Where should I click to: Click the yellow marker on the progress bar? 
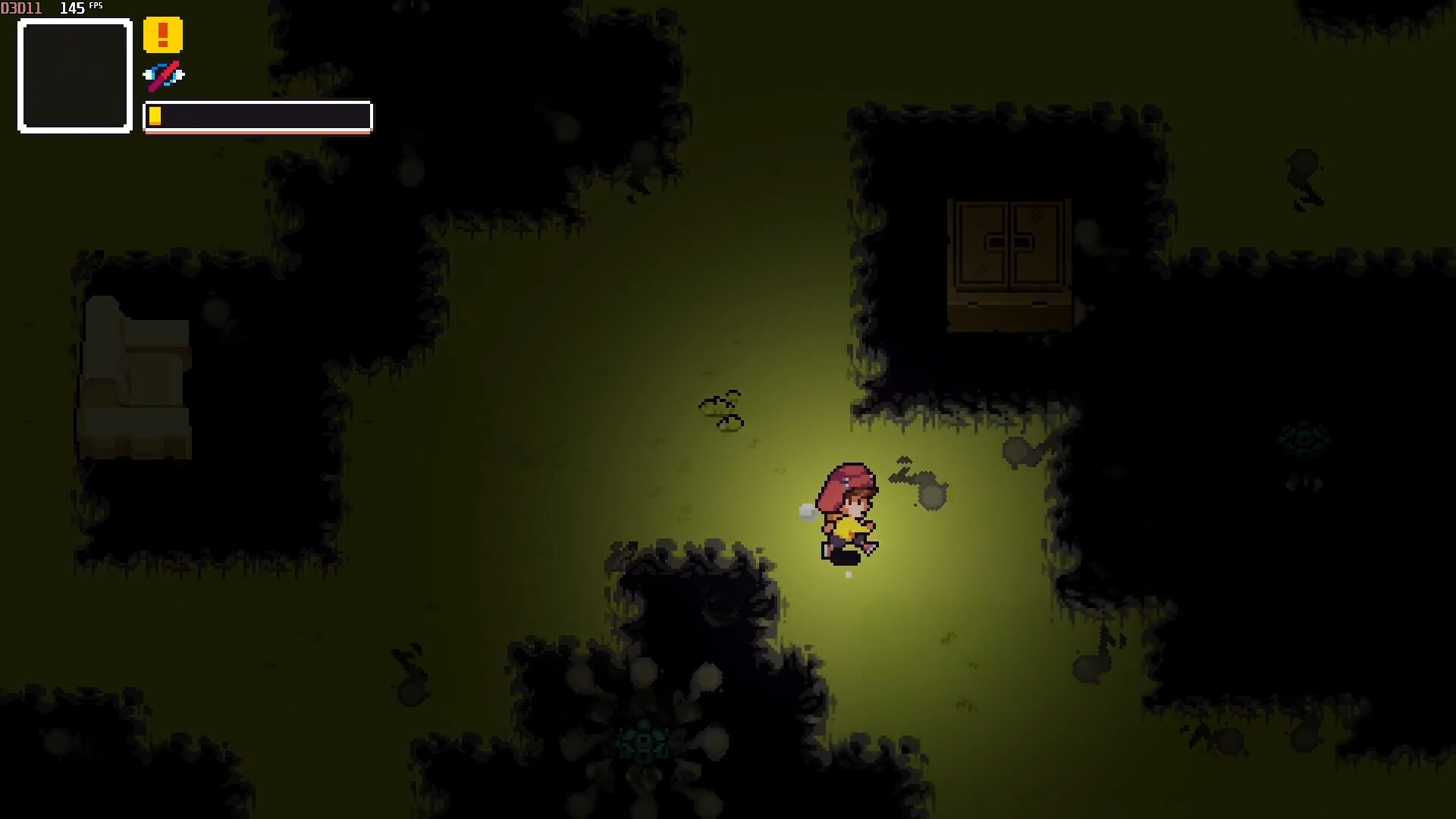[156, 115]
